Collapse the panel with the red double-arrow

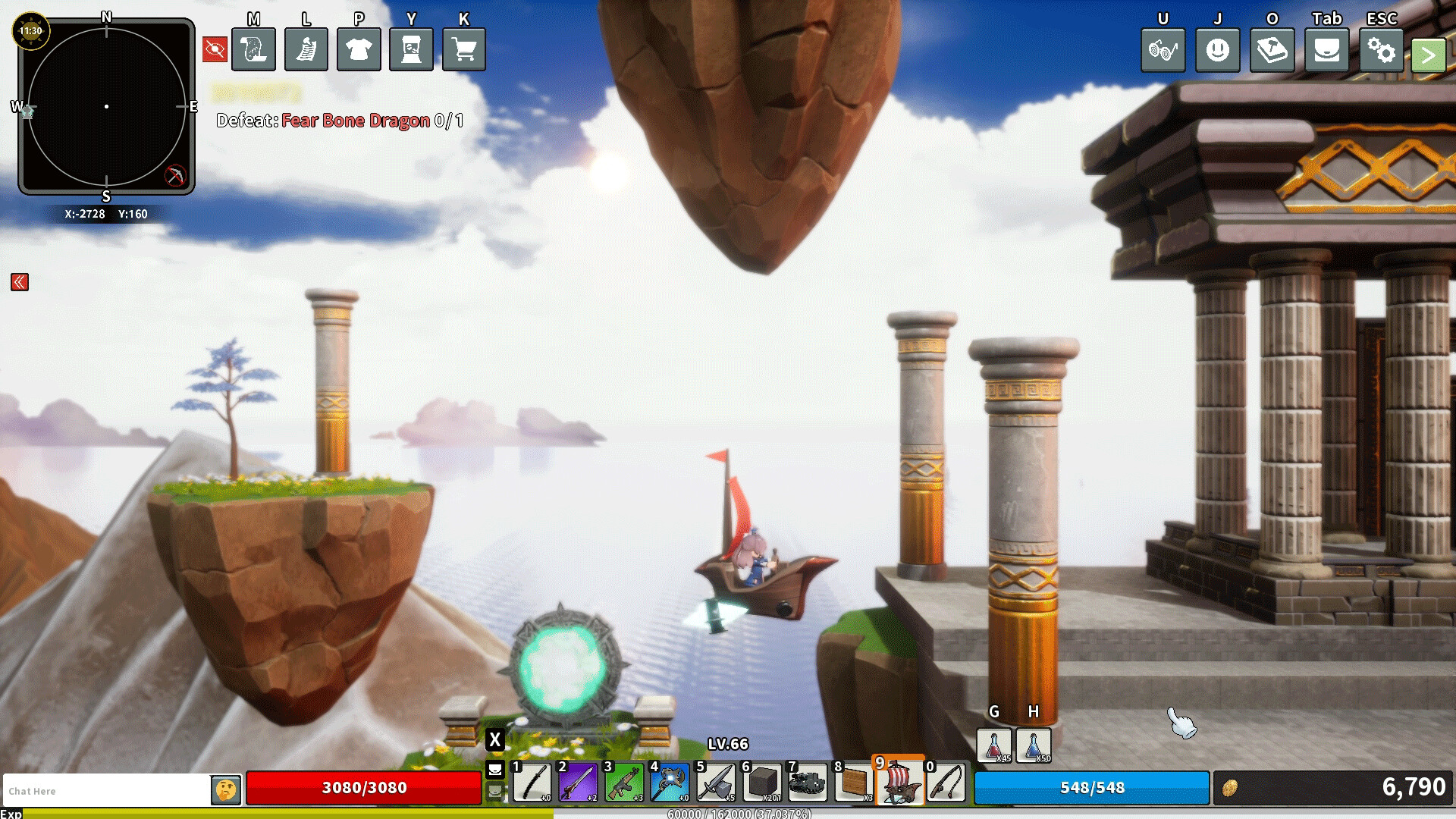(x=20, y=283)
